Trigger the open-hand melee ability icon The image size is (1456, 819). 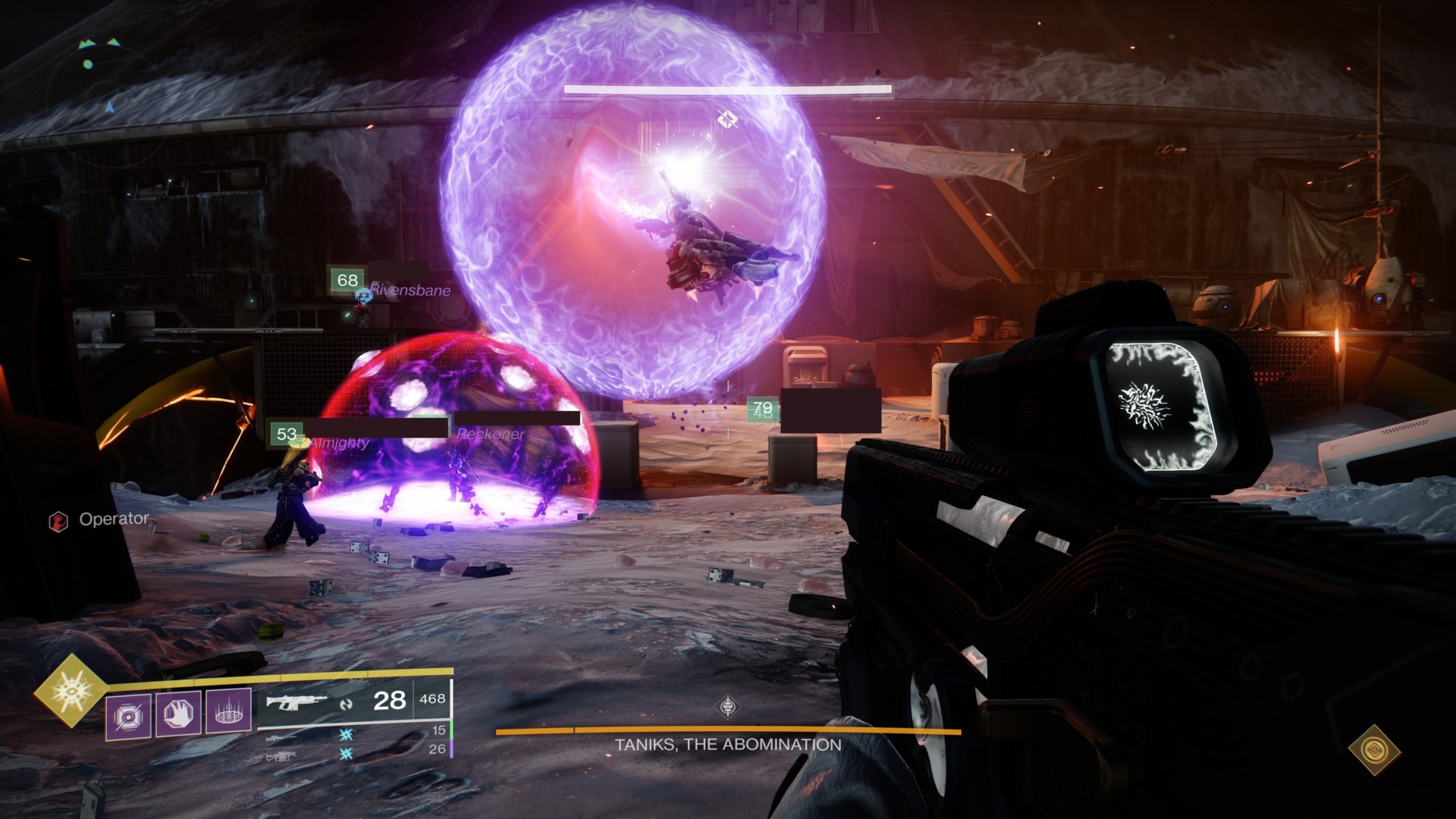(178, 714)
